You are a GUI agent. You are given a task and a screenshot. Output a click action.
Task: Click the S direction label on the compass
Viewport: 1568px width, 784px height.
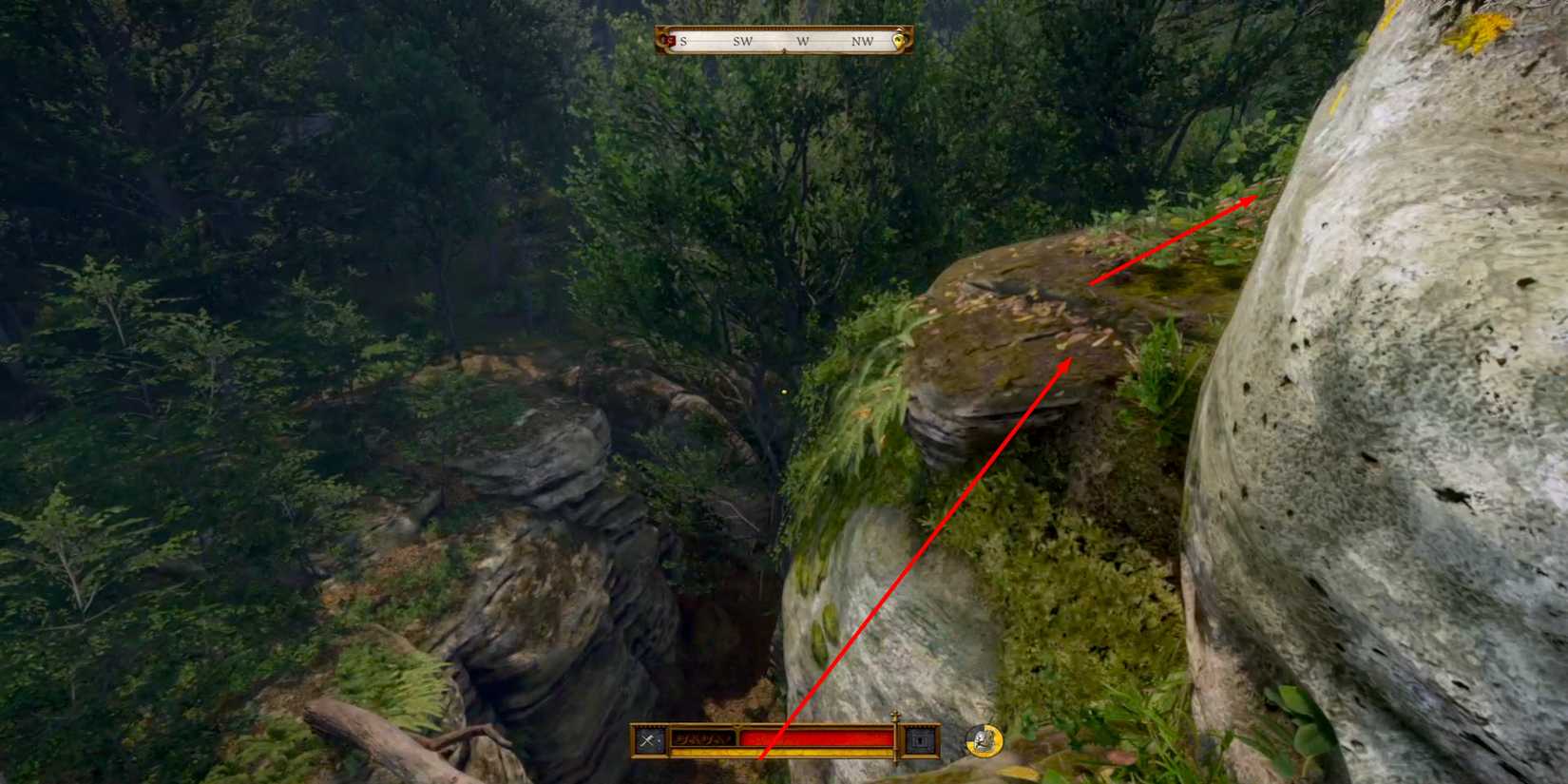coord(683,41)
